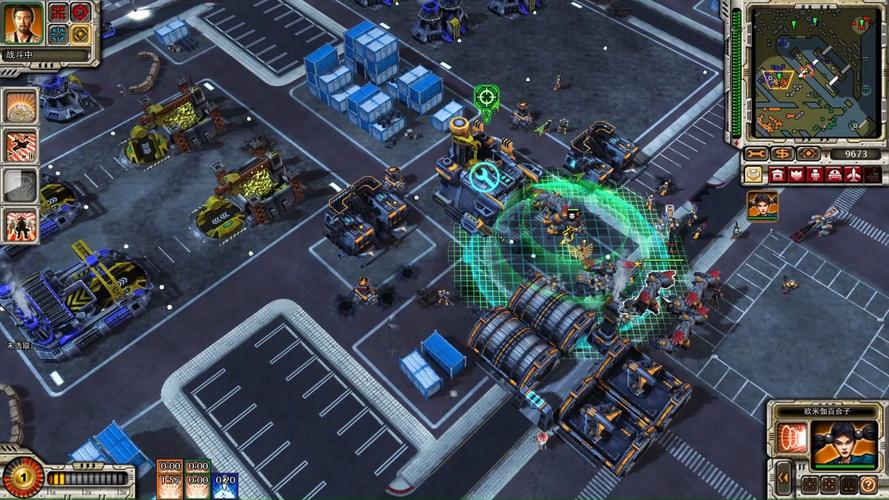This screenshot has height=500, width=889.
Task: Toggle repair mode wrench button
Action: click(x=757, y=154)
